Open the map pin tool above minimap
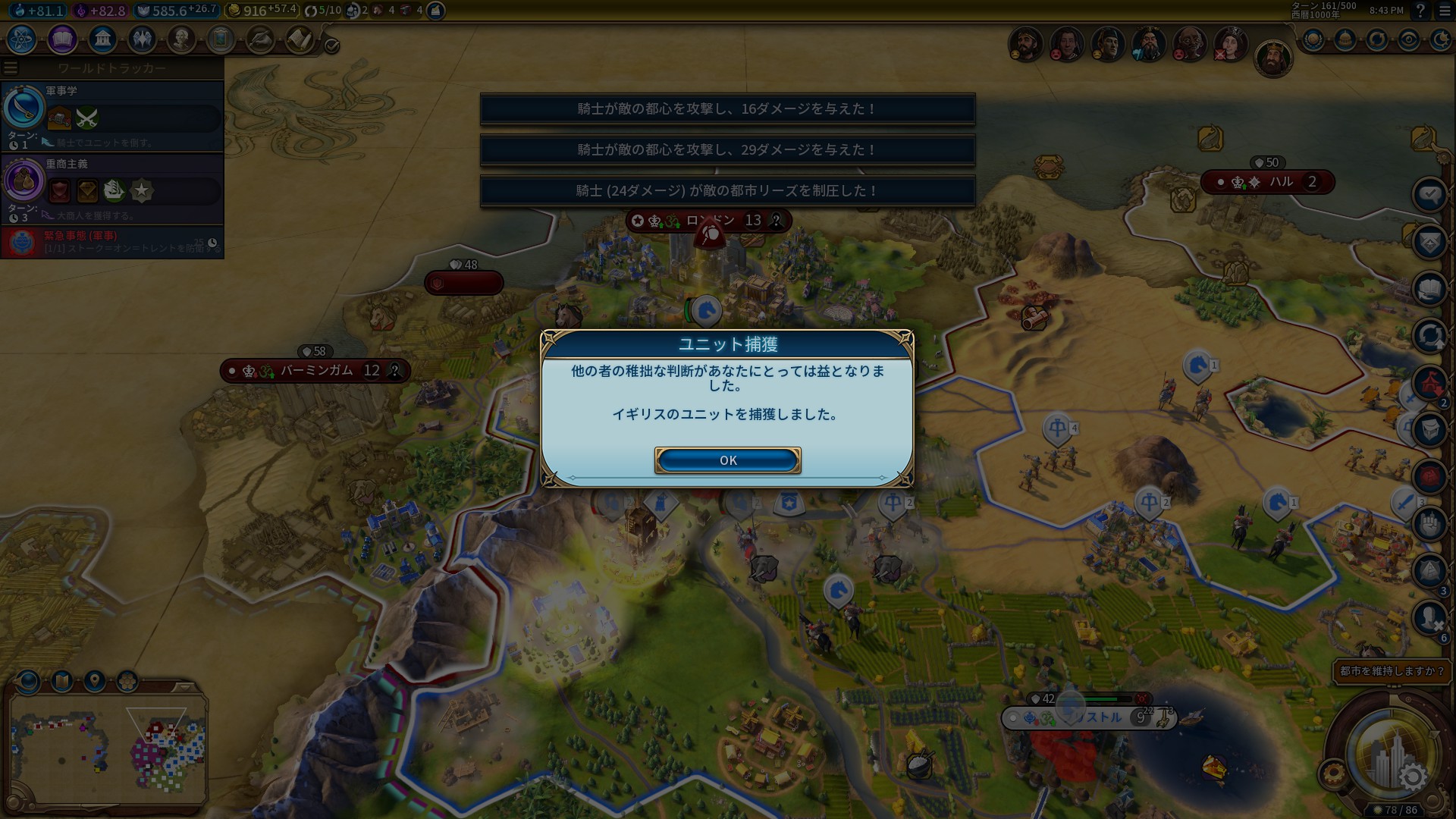Viewport: 1456px width, 819px height. (x=95, y=681)
